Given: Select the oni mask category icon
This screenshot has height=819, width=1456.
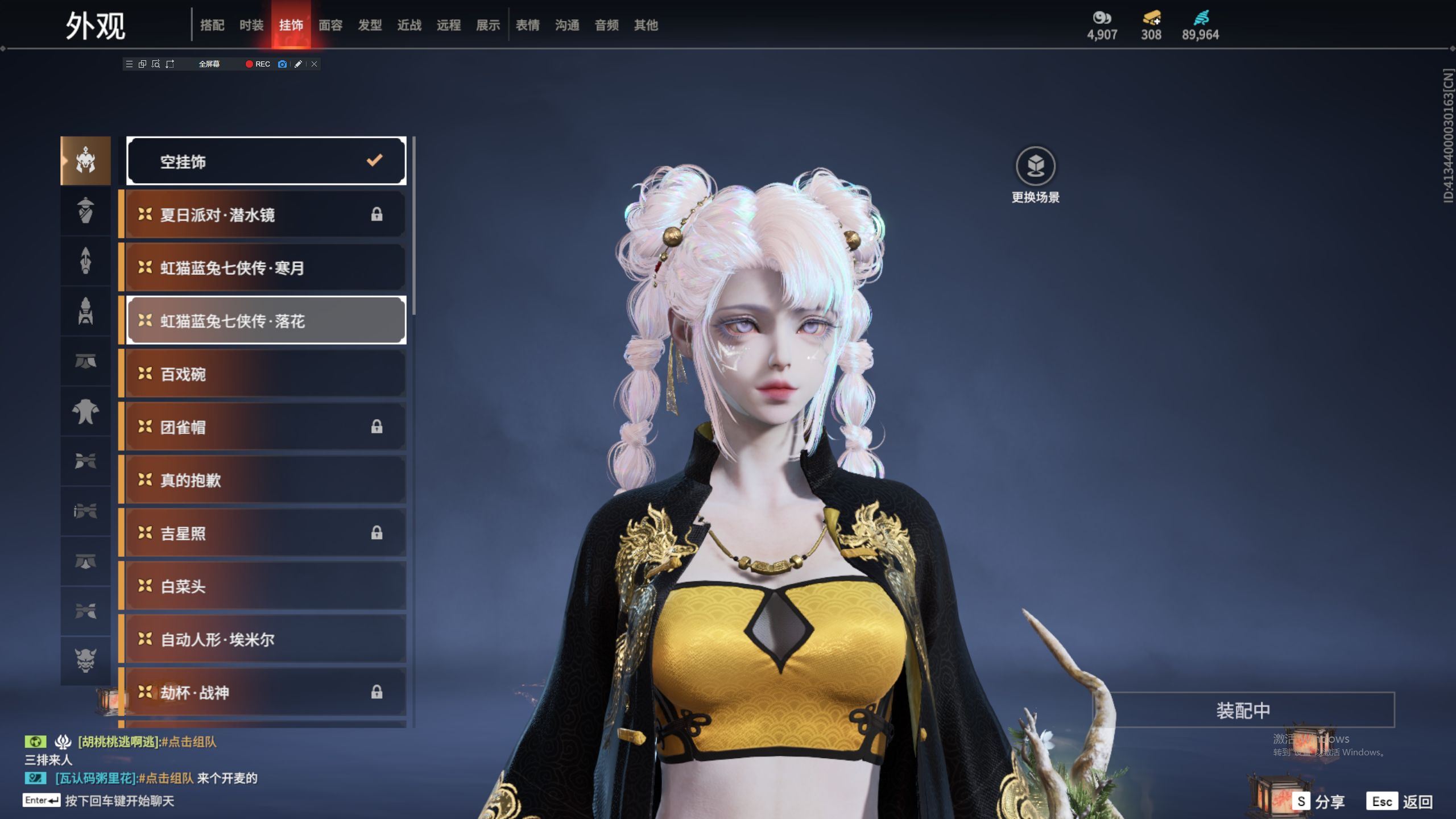Looking at the screenshot, I should pos(86,660).
